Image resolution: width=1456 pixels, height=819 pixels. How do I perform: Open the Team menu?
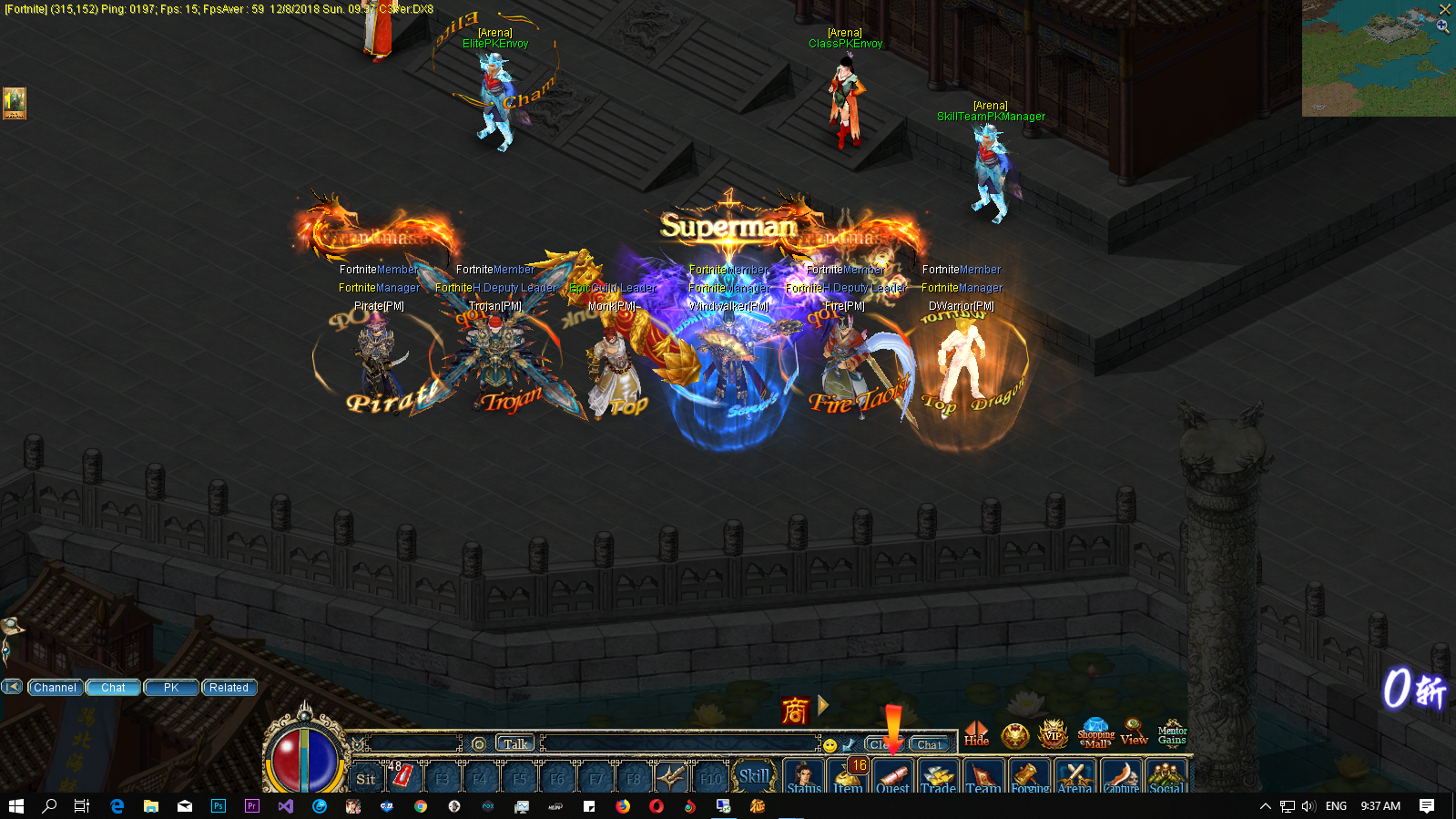(x=983, y=776)
